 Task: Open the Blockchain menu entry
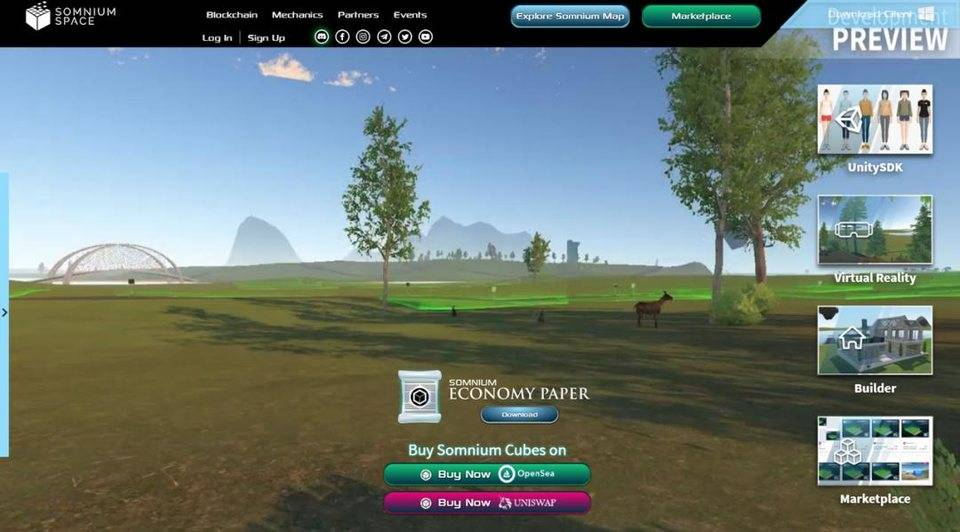coord(232,15)
